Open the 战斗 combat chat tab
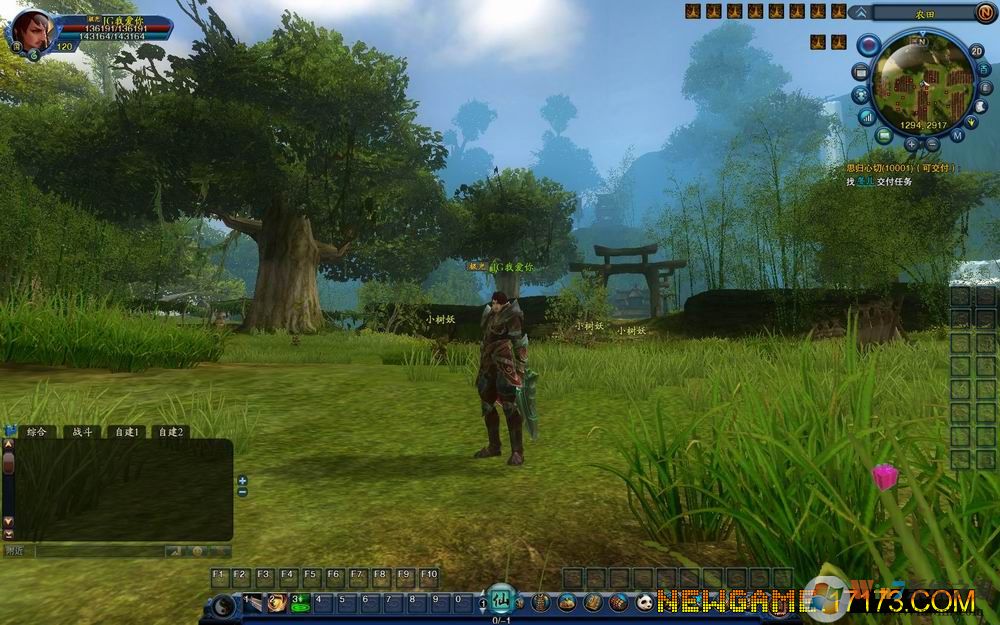 80,432
